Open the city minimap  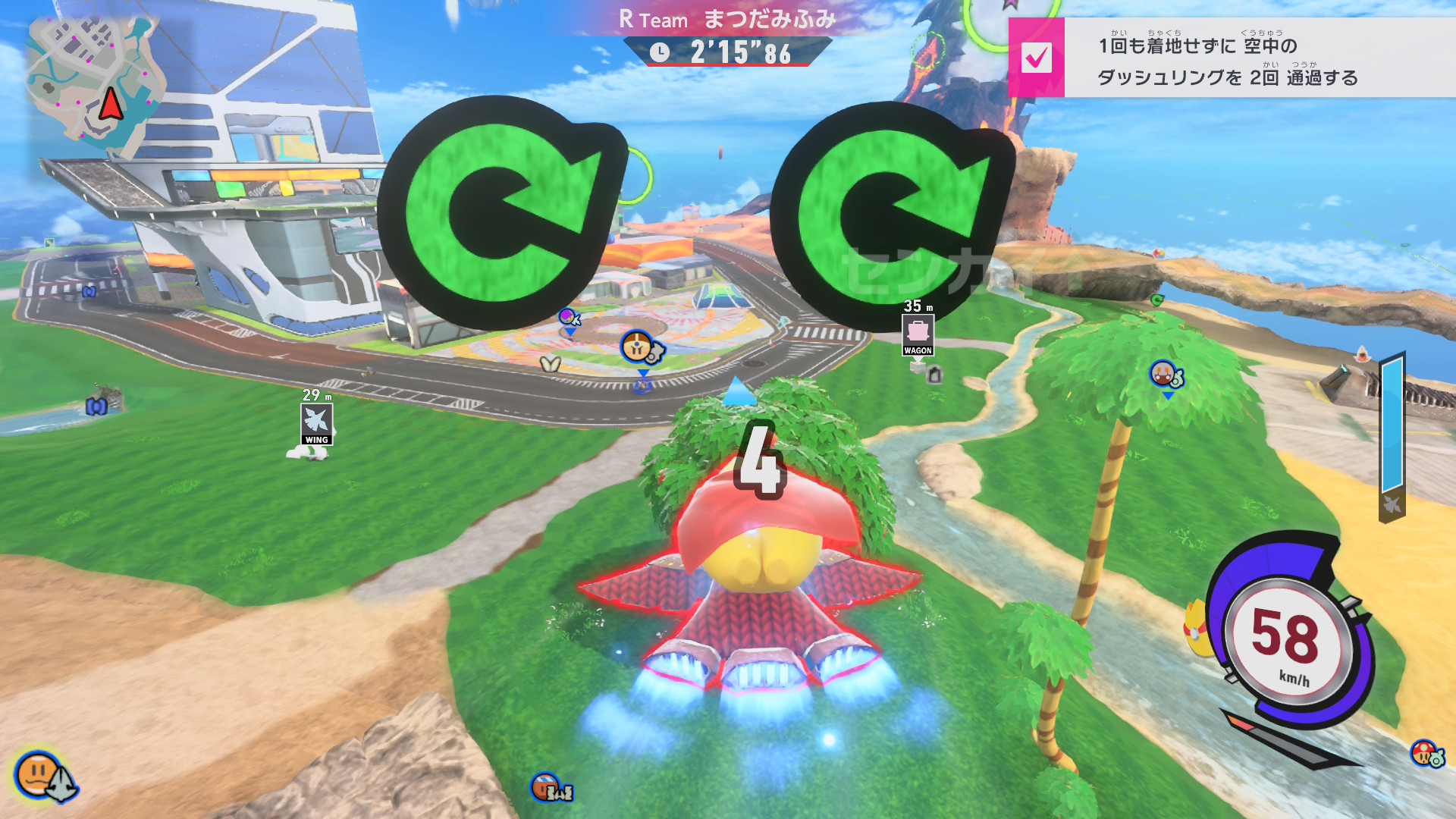pyautogui.click(x=95, y=83)
